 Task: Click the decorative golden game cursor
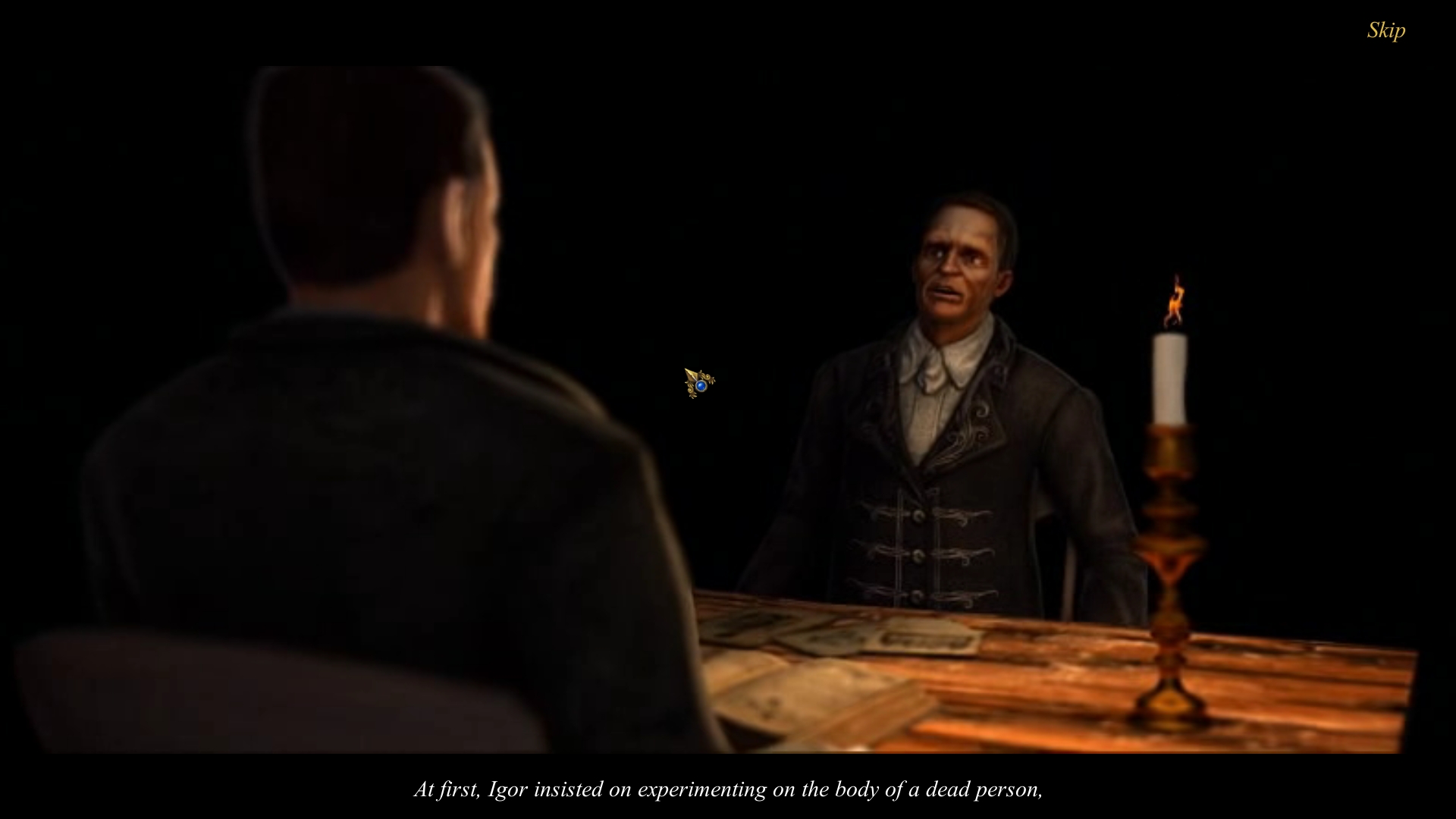pyautogui.click(x=698, y=381)
